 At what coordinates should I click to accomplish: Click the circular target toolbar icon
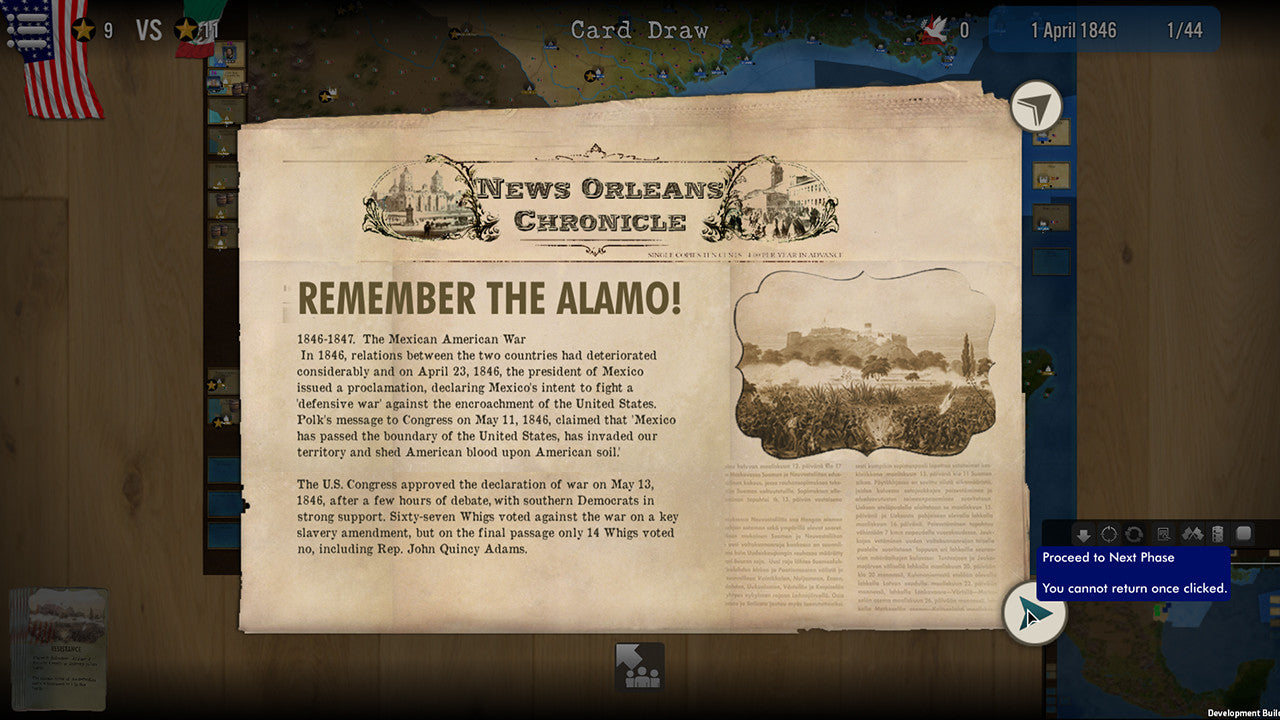pyautogui.click(x=1109, y=535)
